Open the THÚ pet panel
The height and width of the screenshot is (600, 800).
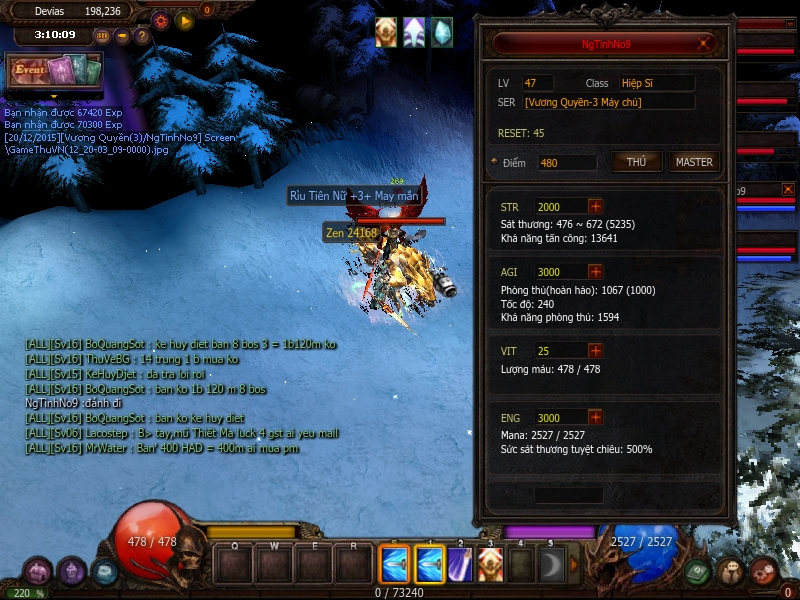coord(636,162)
